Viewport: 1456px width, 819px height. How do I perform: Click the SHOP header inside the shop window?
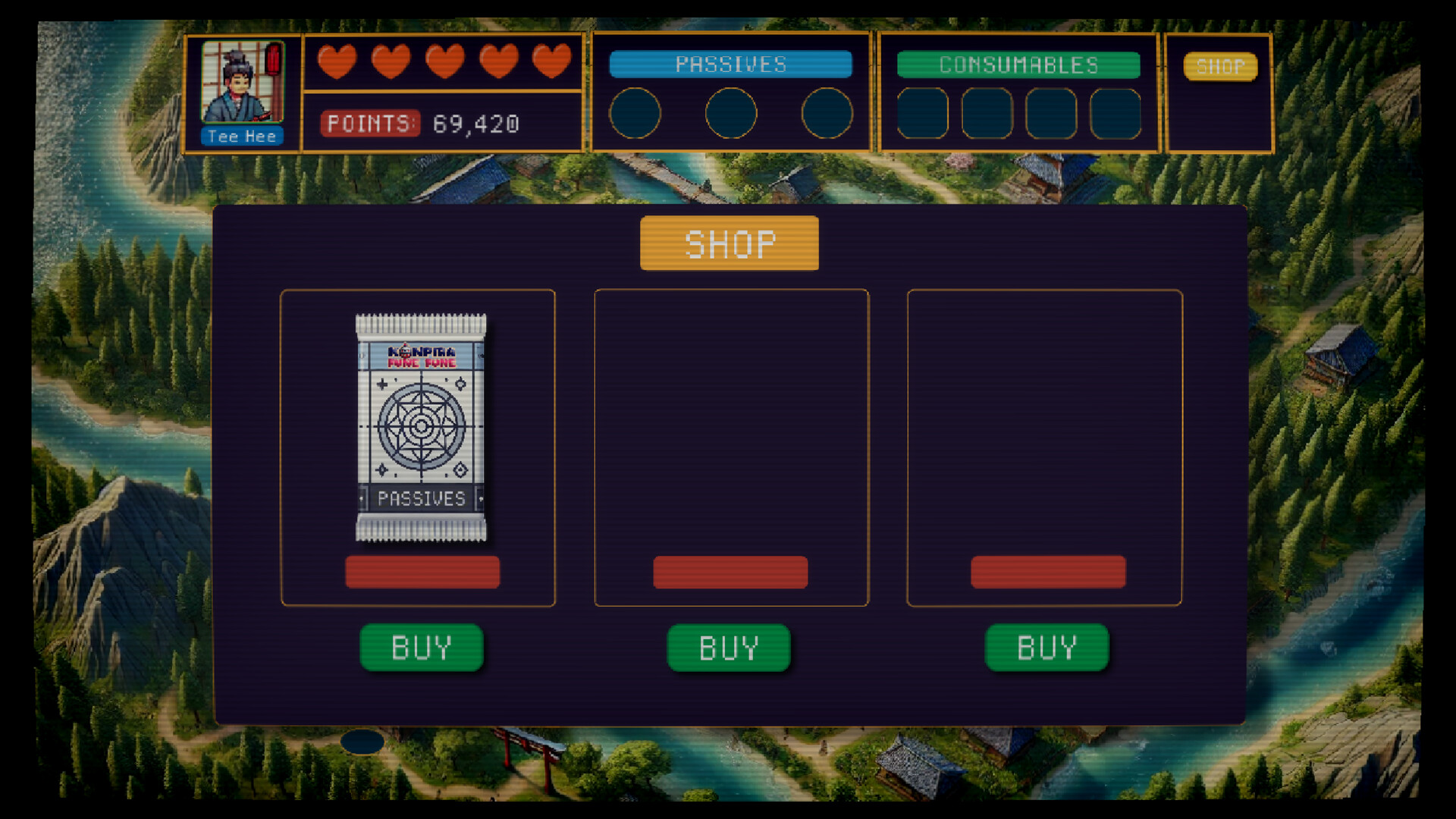[730, 243]
